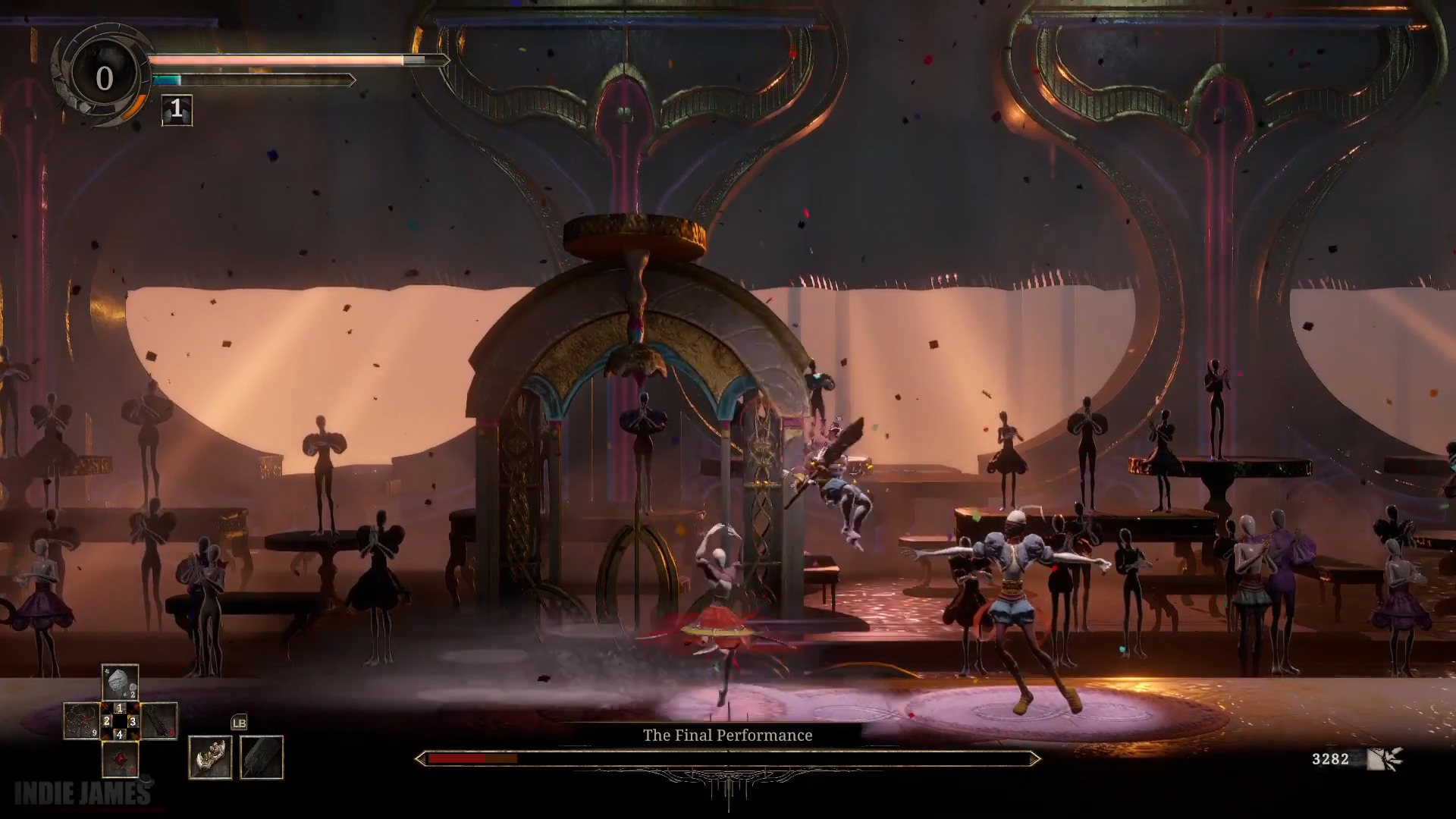
Task: Select the left quick slot with count 9
Action: [x=81, y=720]
